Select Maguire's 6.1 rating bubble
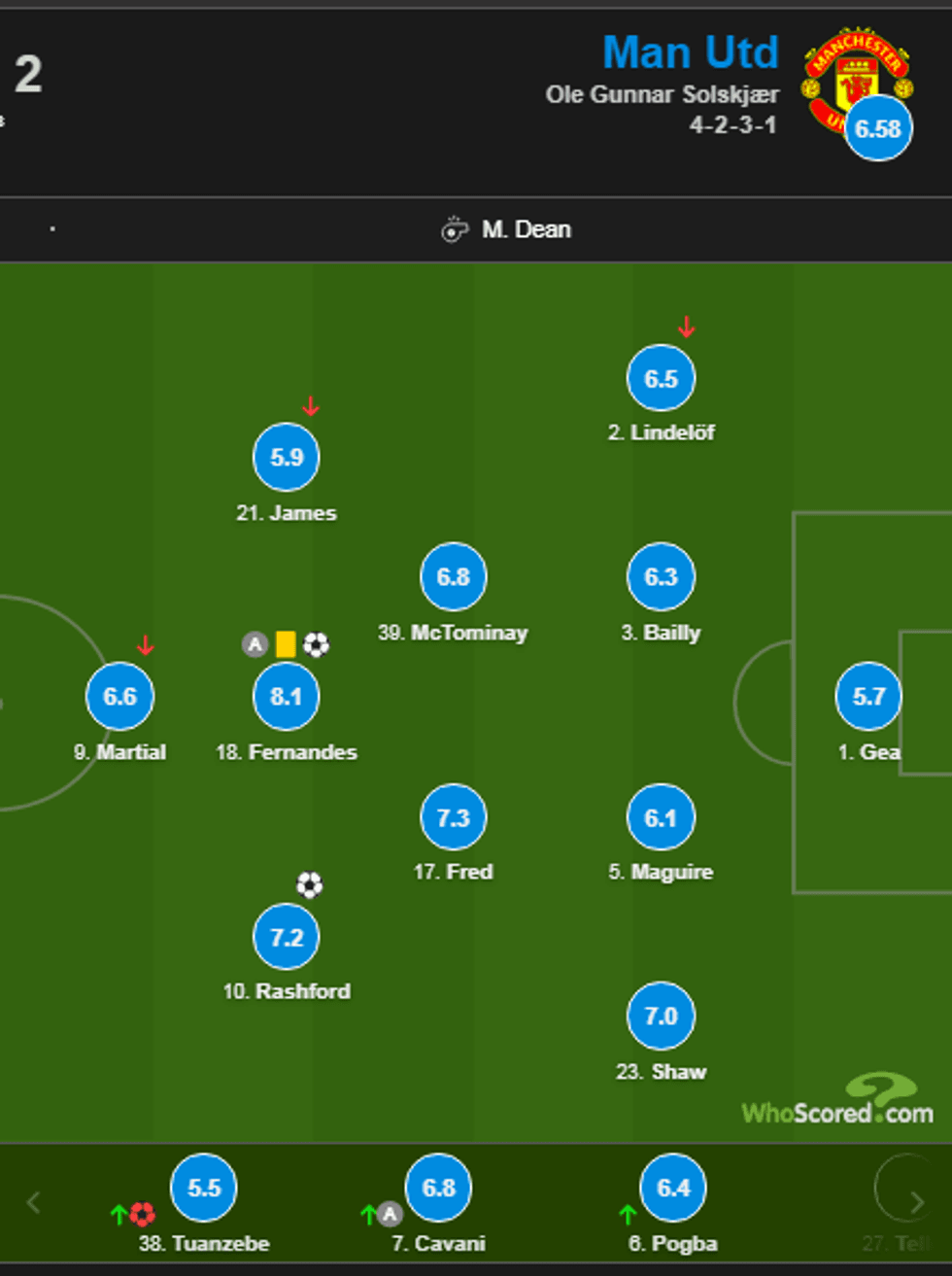Viewport: 952px width, 1276px height. click(x=661, y=817)
